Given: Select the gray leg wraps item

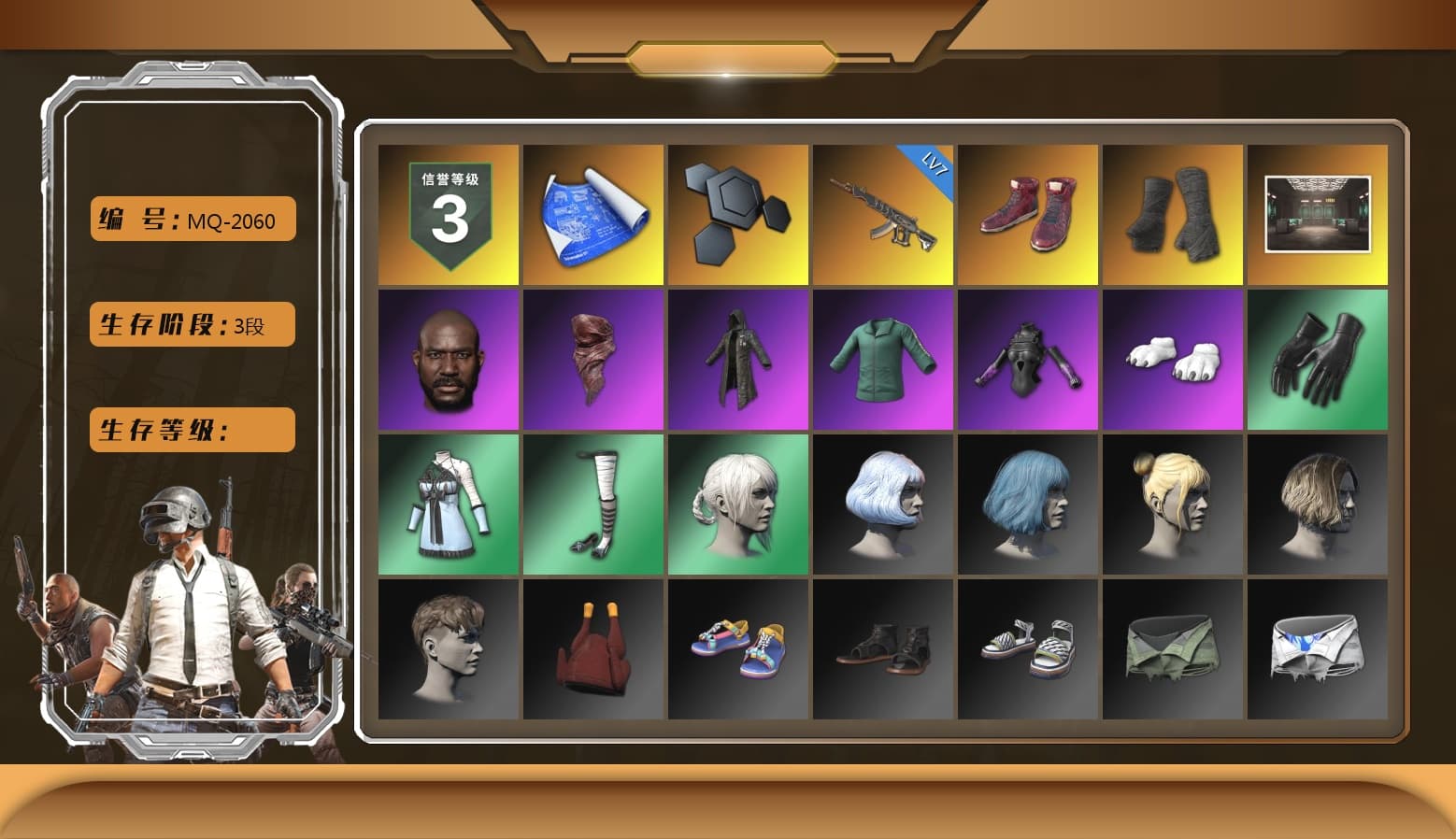Looking at the screenshot, I should click(x=1174, y=213).
